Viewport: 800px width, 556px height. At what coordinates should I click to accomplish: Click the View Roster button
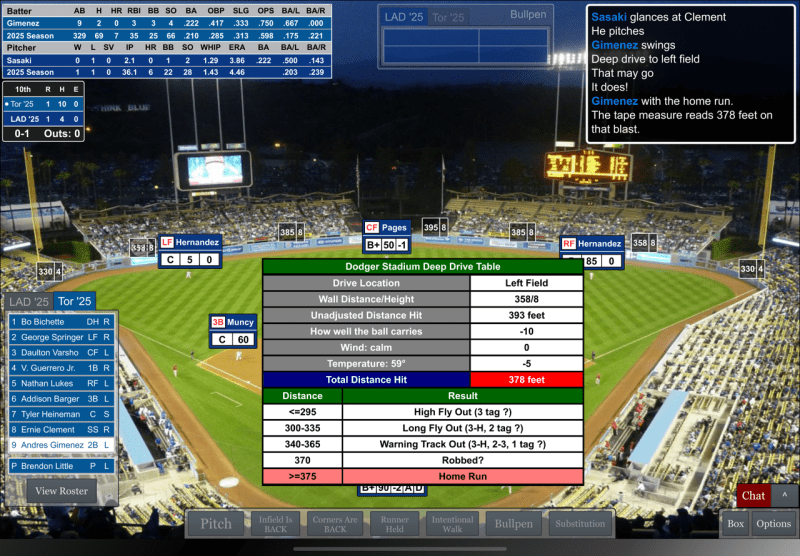tap(62, 491)
